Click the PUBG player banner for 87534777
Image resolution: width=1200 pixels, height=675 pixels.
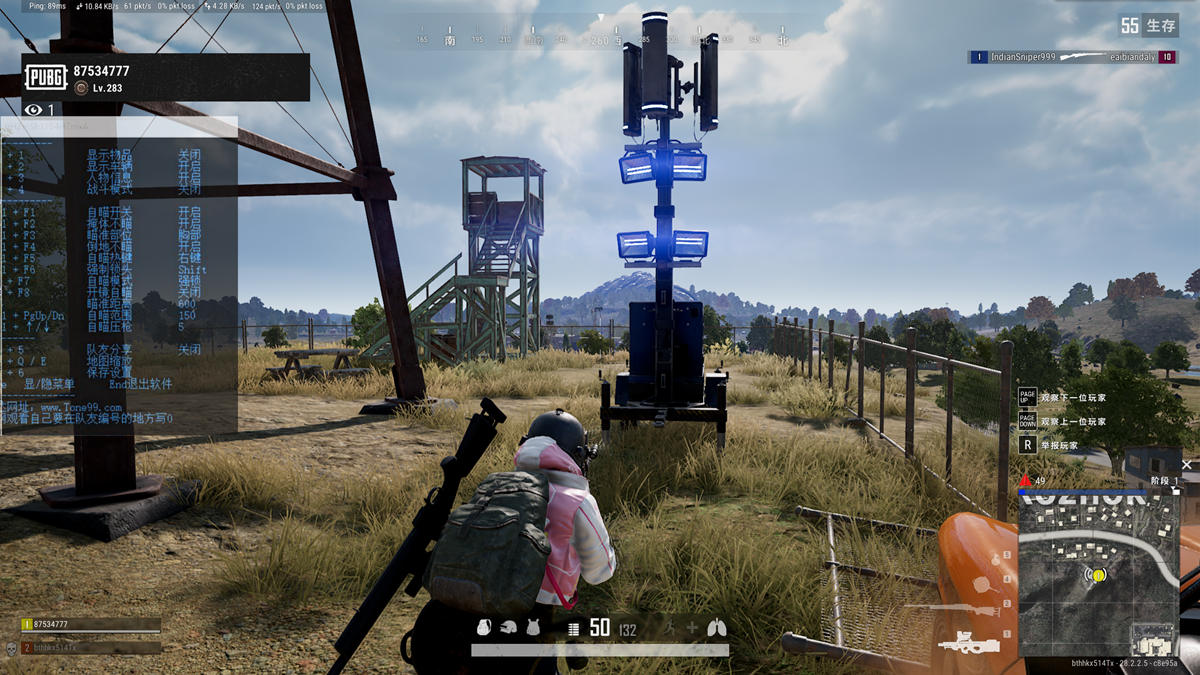click(165, 77)
